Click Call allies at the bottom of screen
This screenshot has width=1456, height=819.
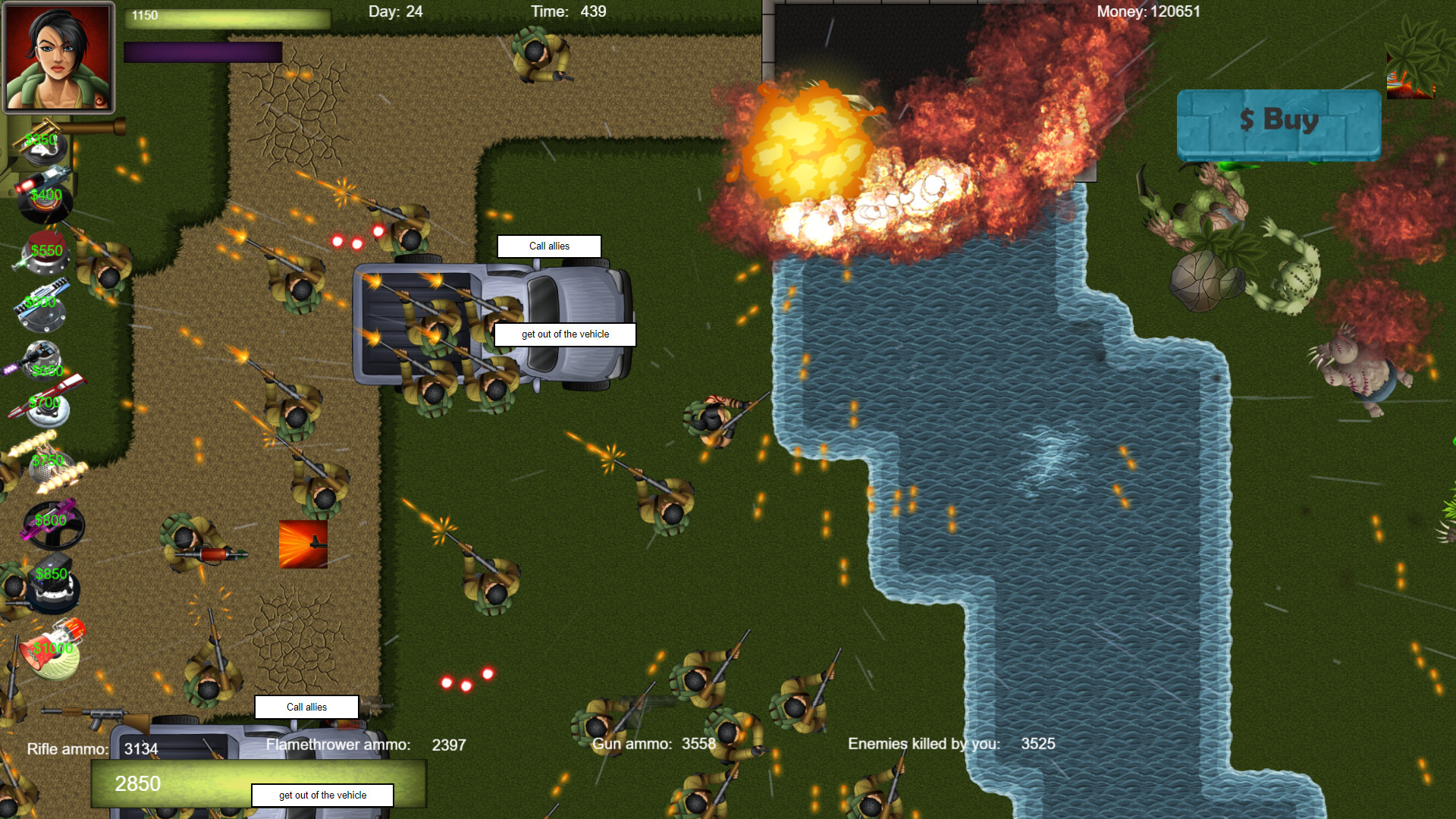click(x=306, y=707)
